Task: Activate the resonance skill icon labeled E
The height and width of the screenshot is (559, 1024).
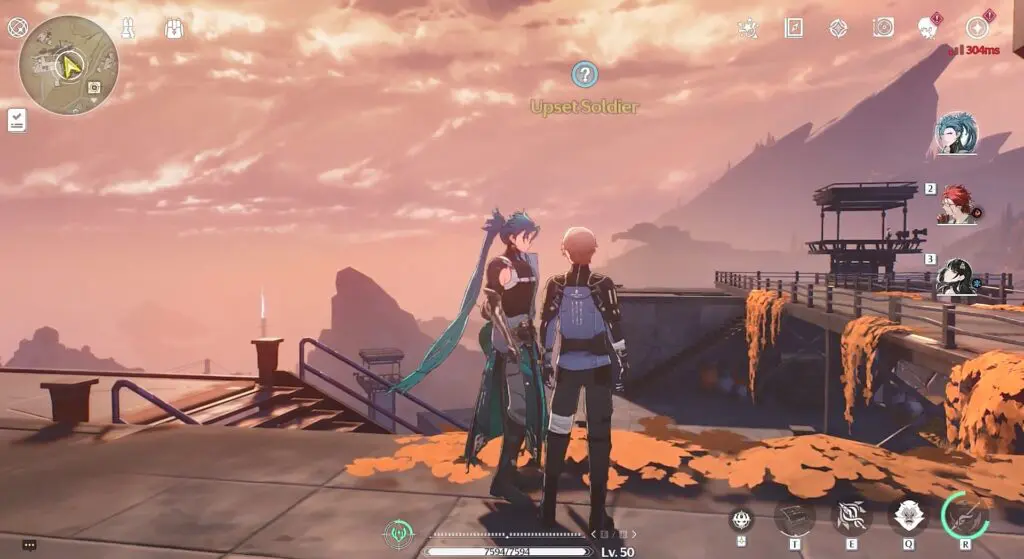Action: click(x=852, y=517)
